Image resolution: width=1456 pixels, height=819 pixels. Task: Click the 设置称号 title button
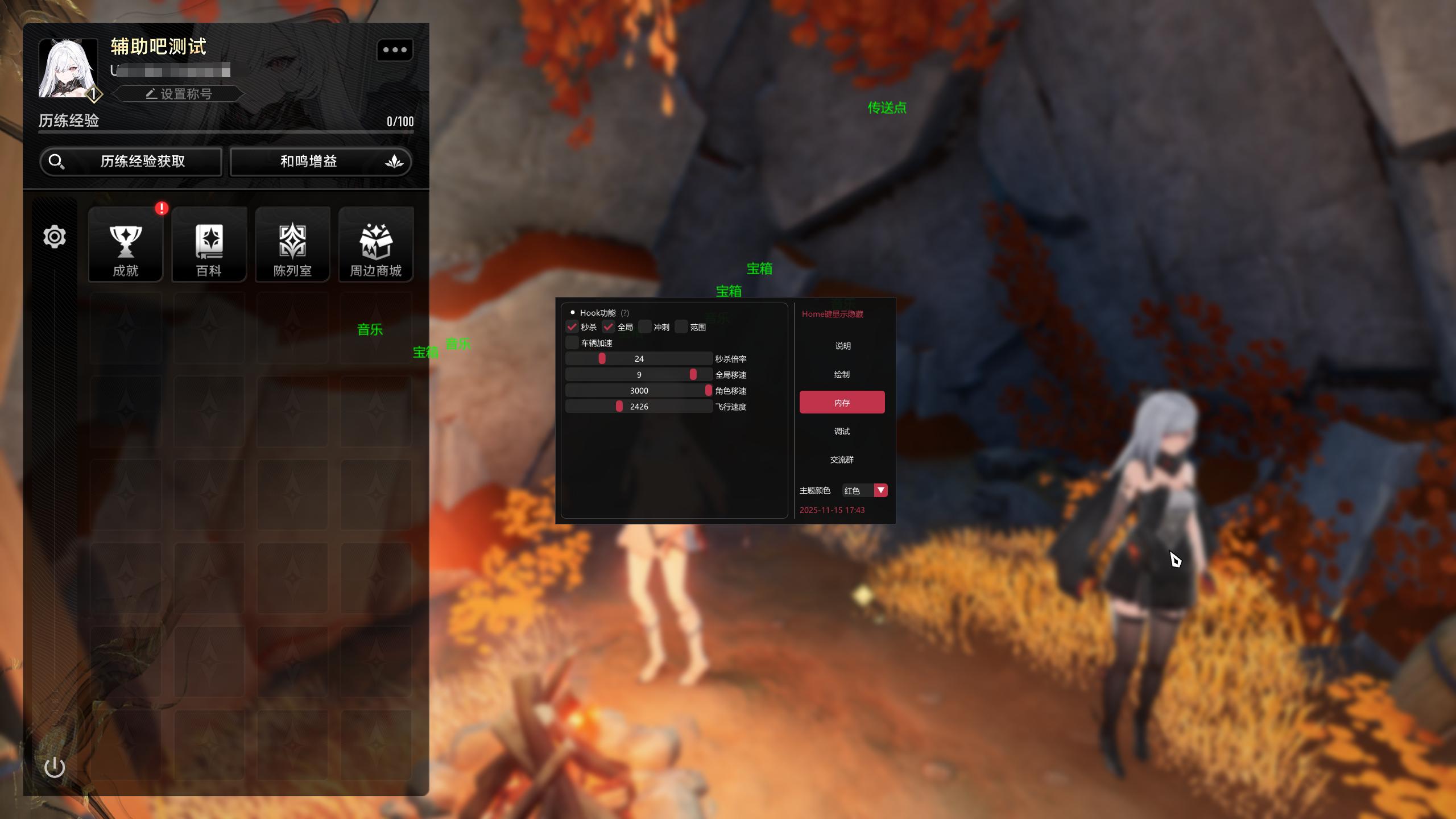pos(179,94)
